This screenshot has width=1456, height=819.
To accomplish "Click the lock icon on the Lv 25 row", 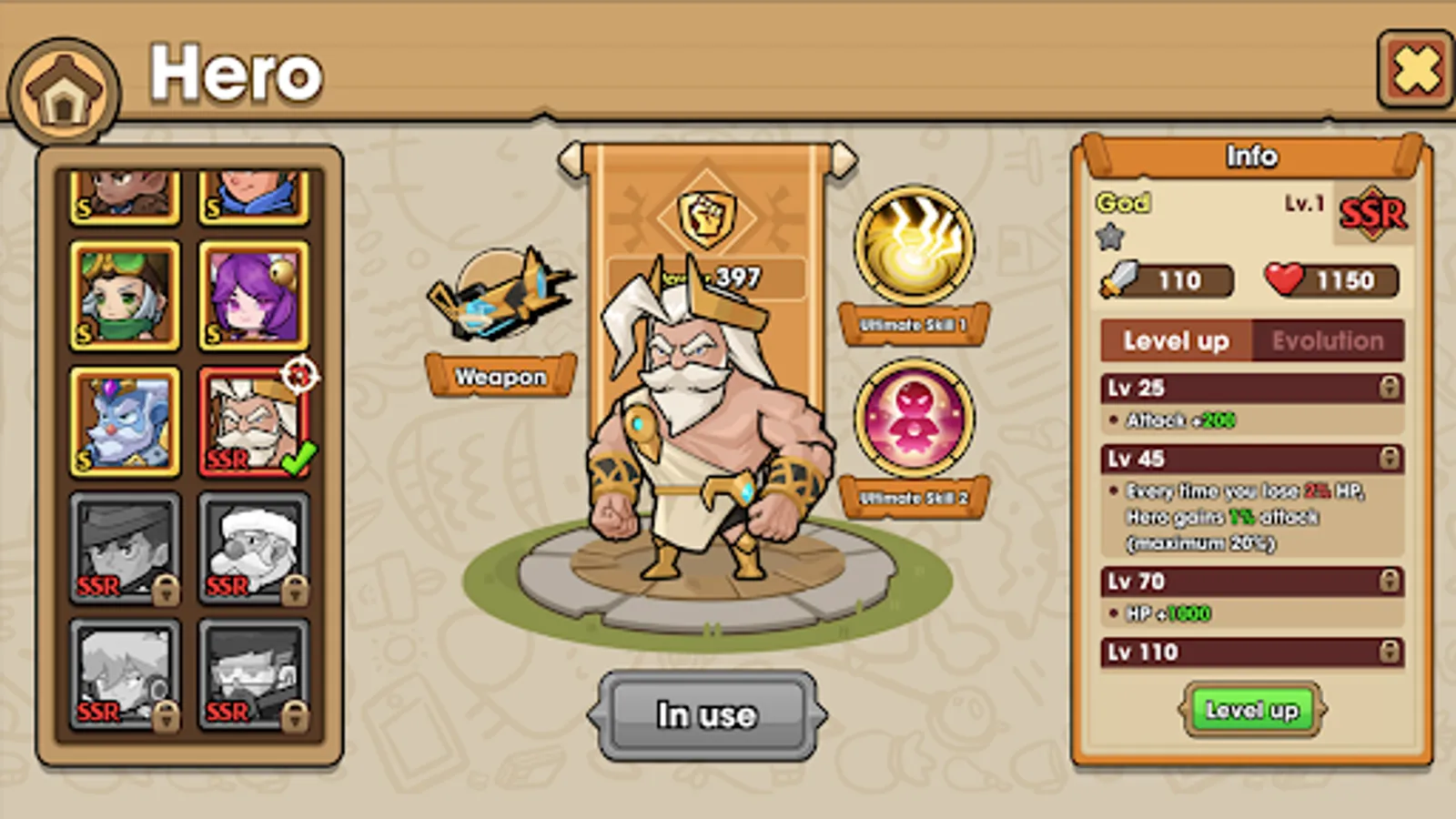I will (1389, 388).
